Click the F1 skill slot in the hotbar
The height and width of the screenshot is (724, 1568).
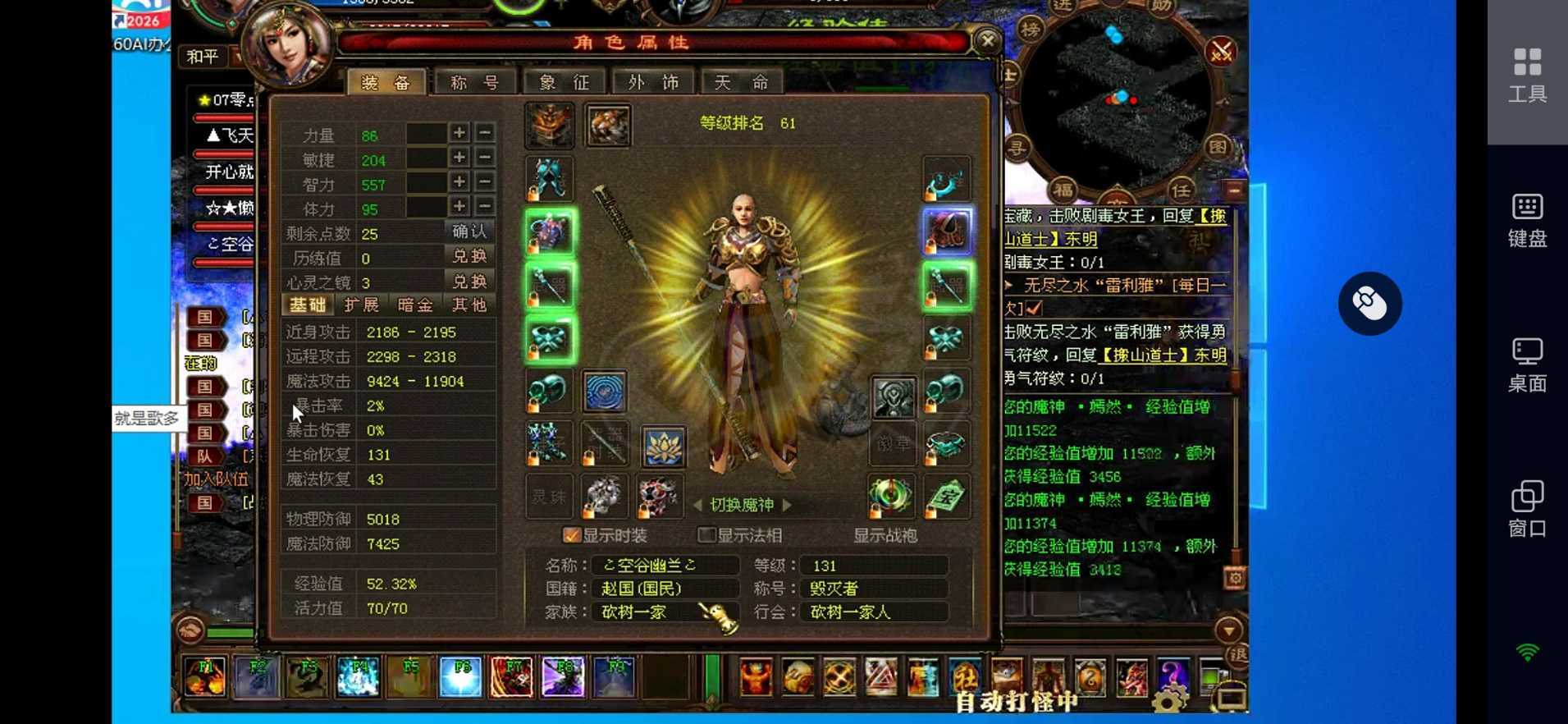point(204,676)
